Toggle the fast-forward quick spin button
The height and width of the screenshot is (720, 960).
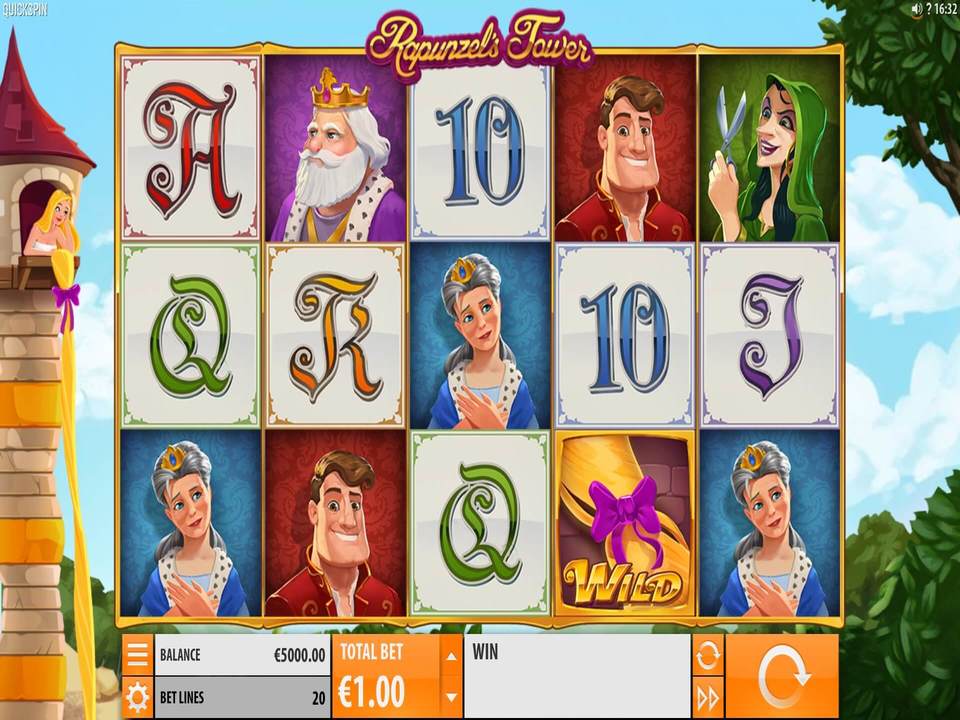(707, 697)
